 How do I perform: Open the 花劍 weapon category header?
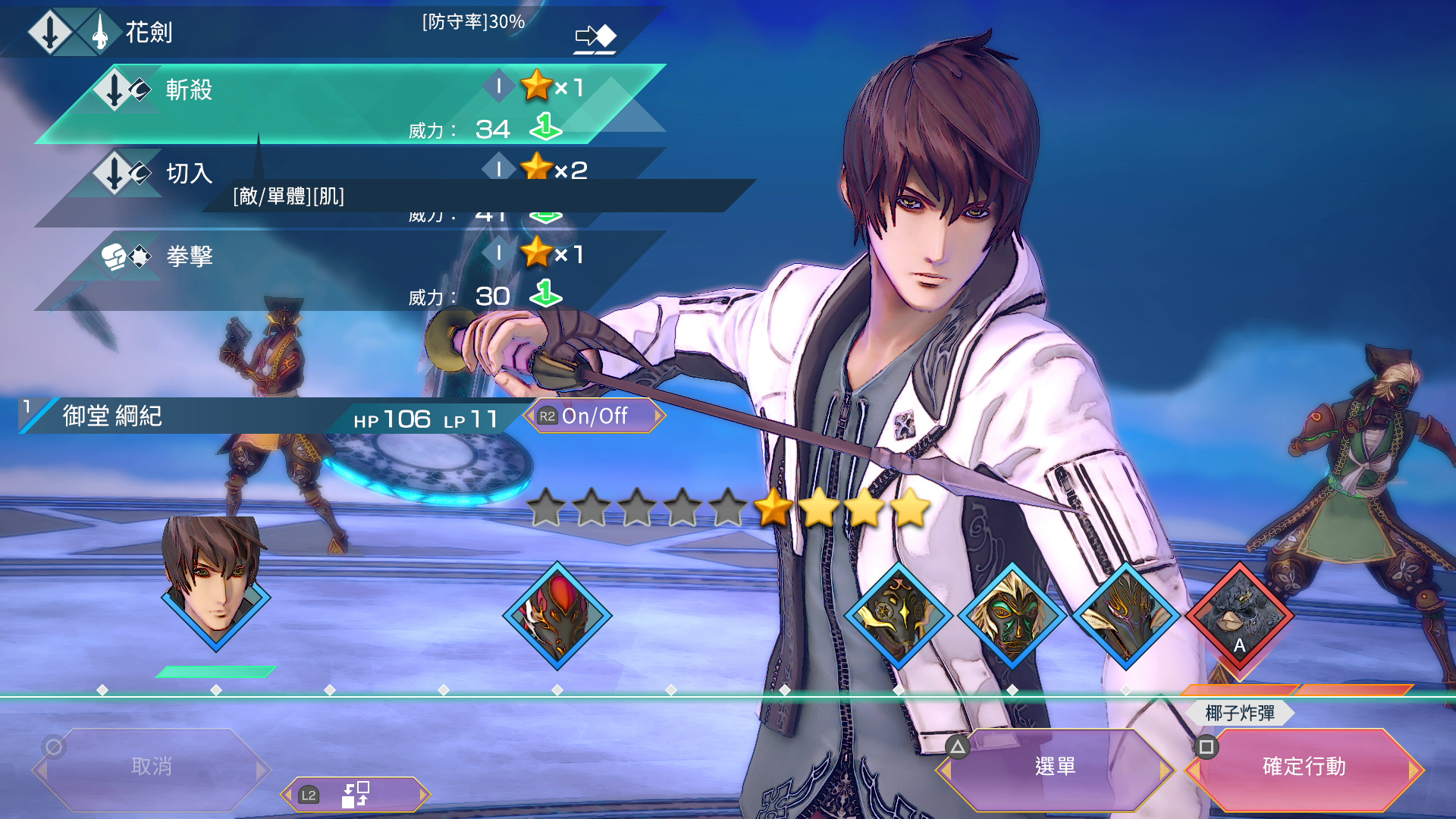pos(149,32)
